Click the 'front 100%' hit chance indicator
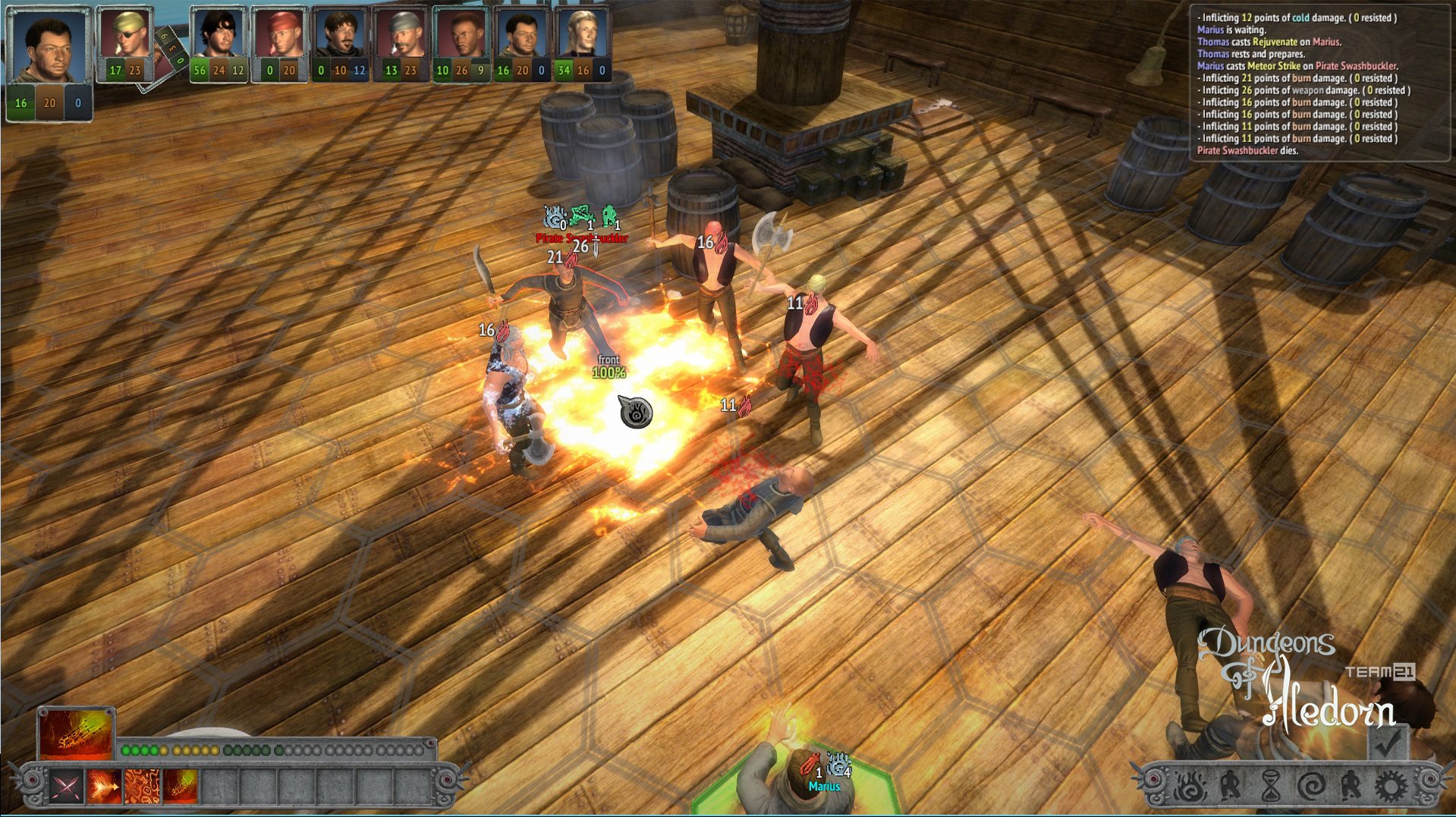 (x=608, y=366)
